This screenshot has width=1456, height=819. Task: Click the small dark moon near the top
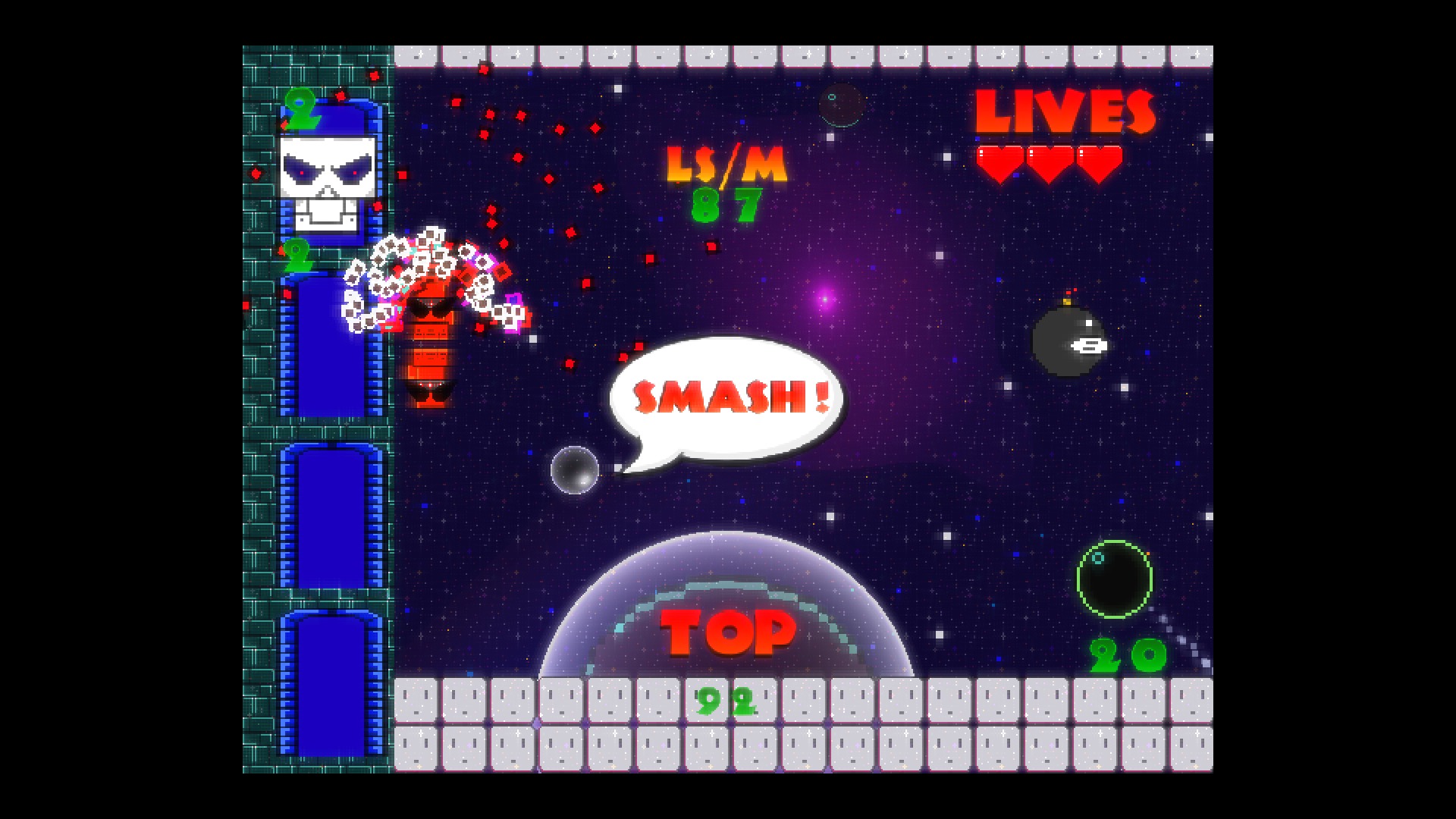[842, 106]
